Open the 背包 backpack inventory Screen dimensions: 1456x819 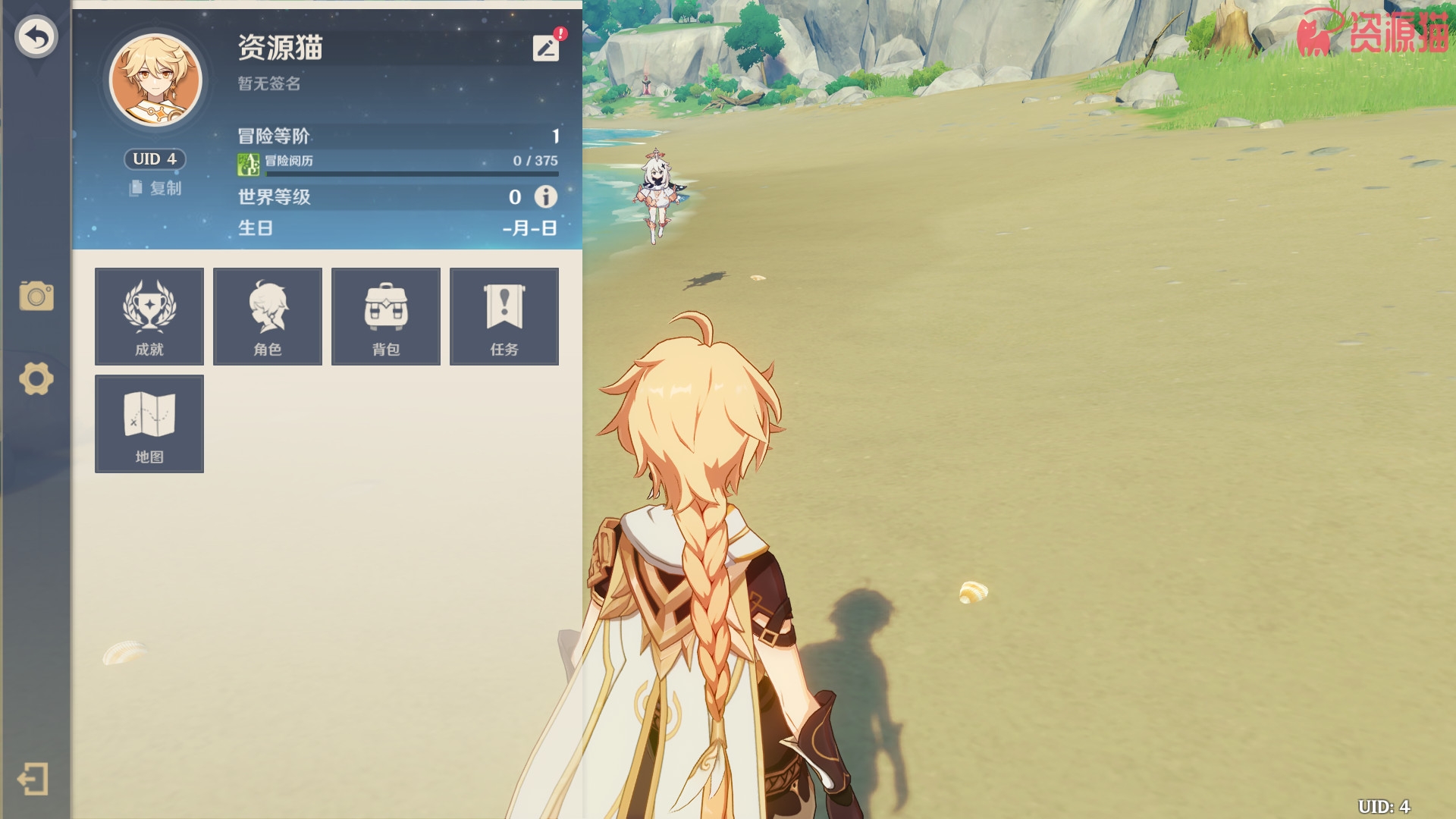(x=386, y=316)
